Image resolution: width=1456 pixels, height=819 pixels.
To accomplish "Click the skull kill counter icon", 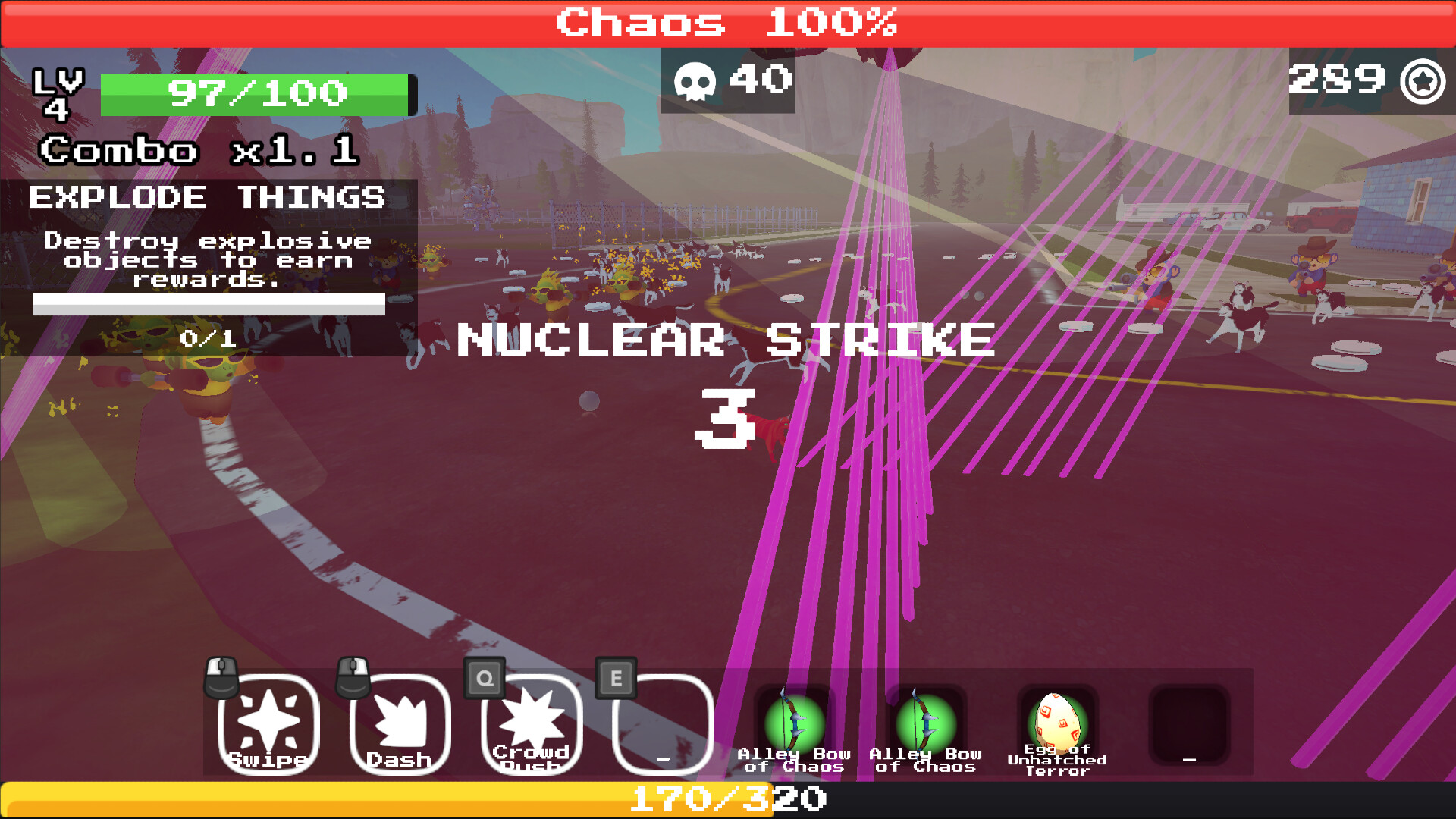I will click(698, 79).
